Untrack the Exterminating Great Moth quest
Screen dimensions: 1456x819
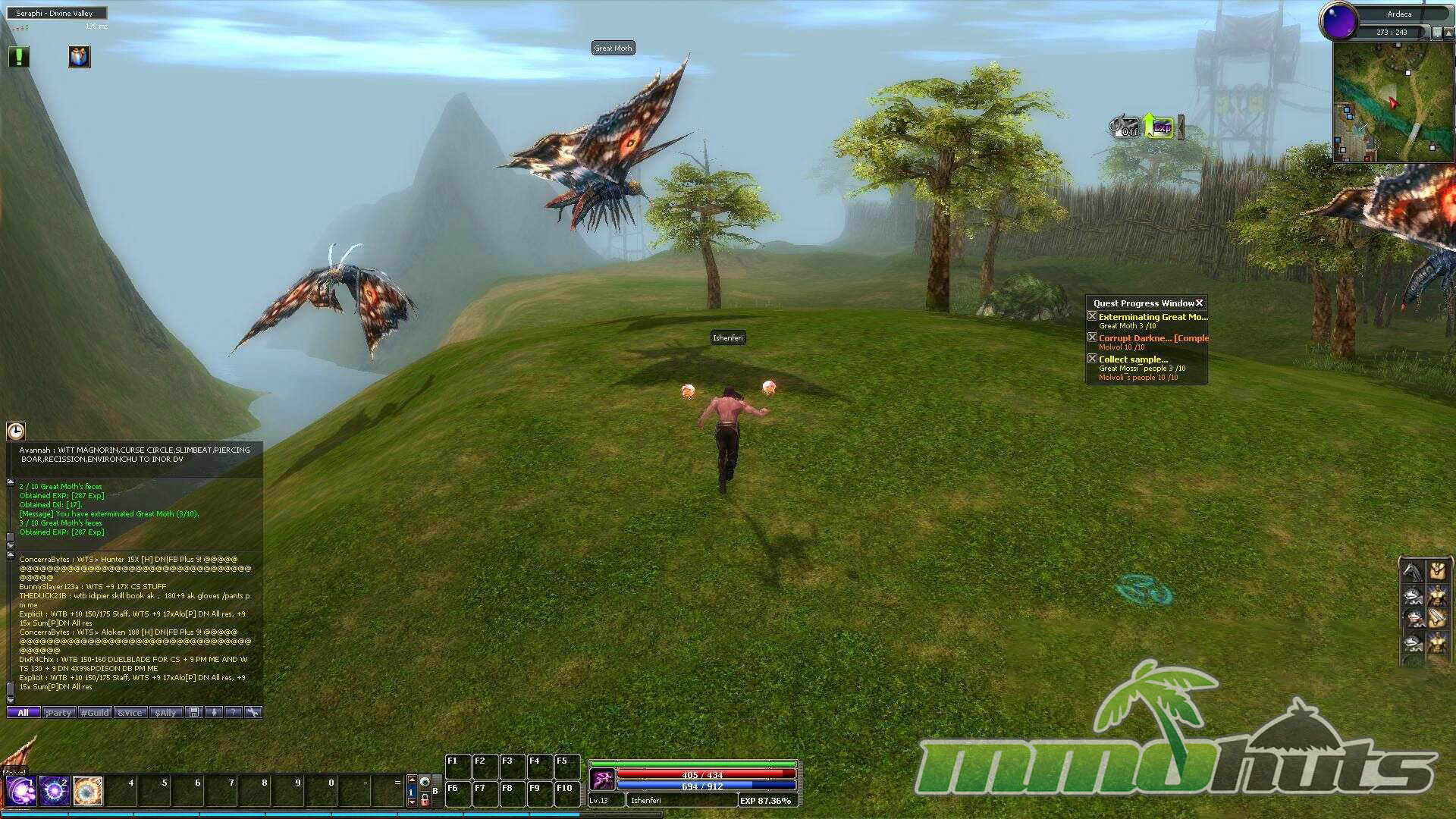[x=1092, y=316]
